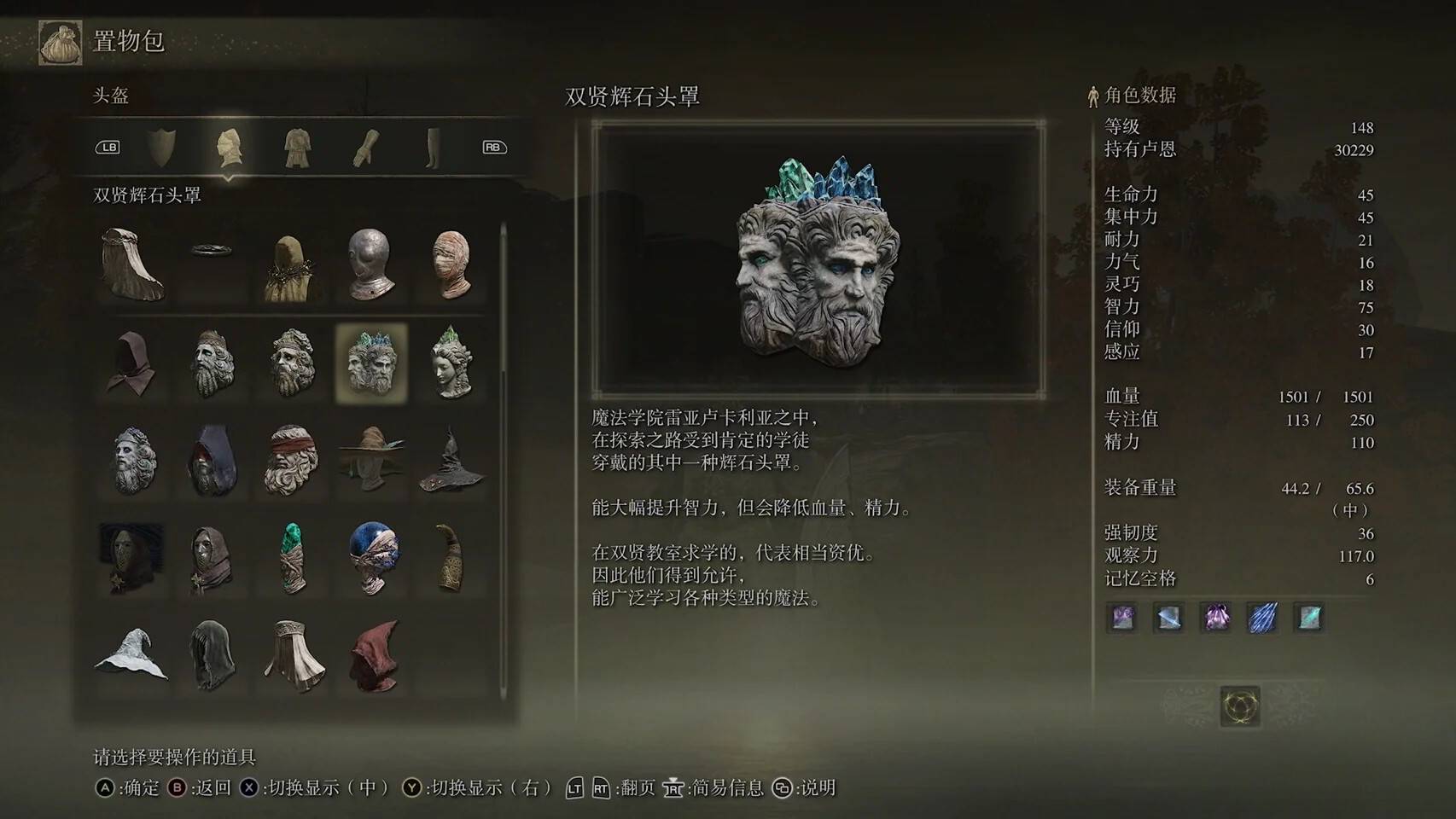Viewport: 1456px width, 819px height.
Task: Click the LB shoulder button icon
Action: 108,147
